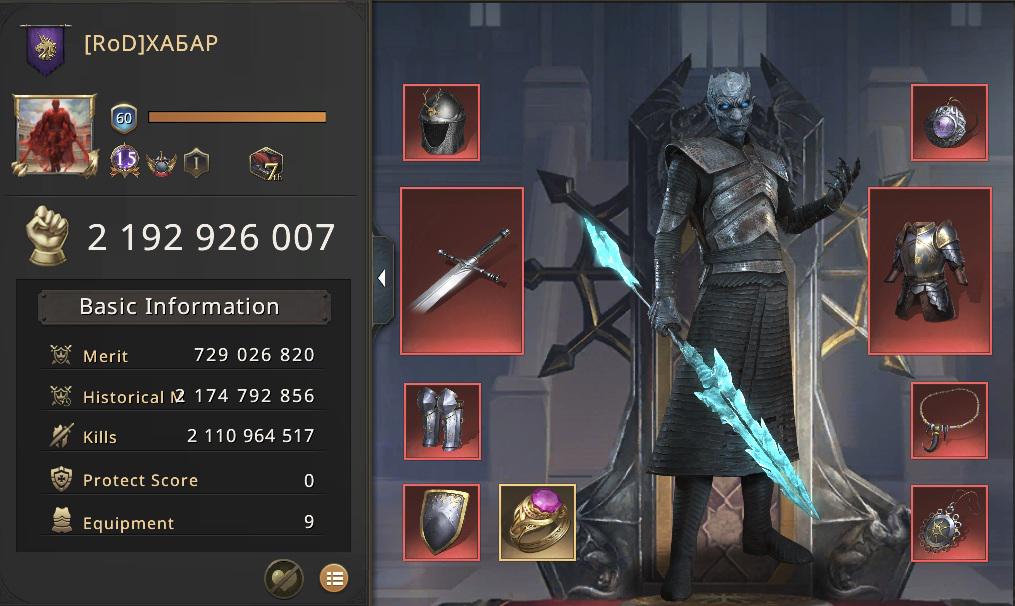
Task: Open the leg armor greaves slot
Action: (x=441, y=421)
